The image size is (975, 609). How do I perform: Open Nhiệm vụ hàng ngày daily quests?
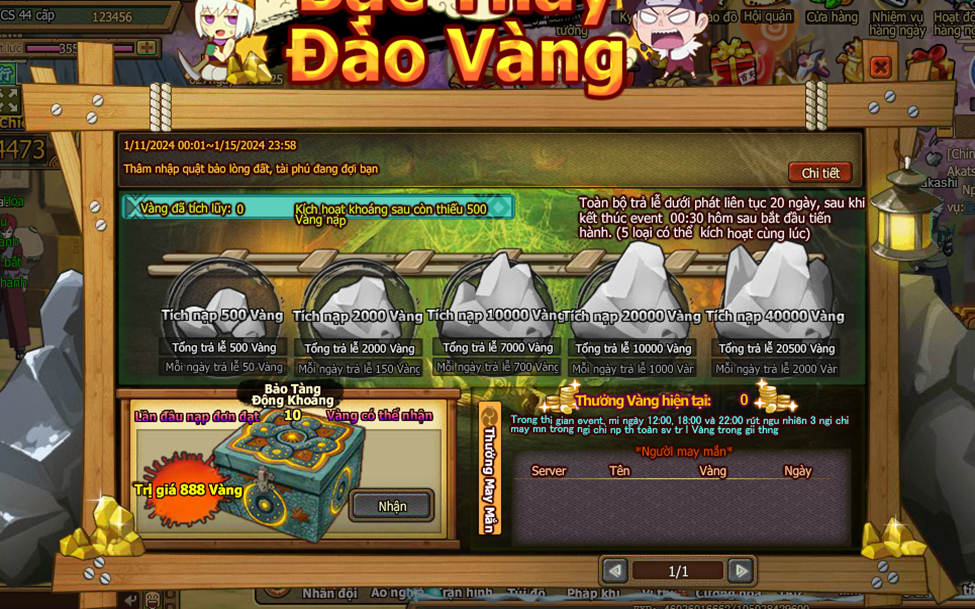pyautogui.click(x=897, y=23)
